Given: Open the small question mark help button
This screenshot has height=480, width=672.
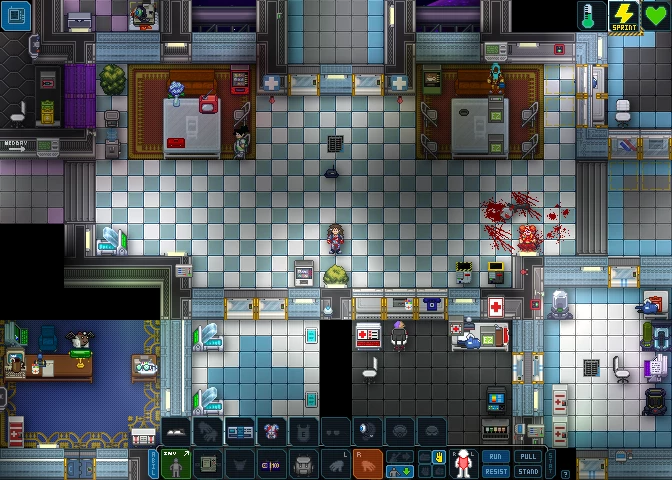Looking at the screenshot, I should pos(566,474).
